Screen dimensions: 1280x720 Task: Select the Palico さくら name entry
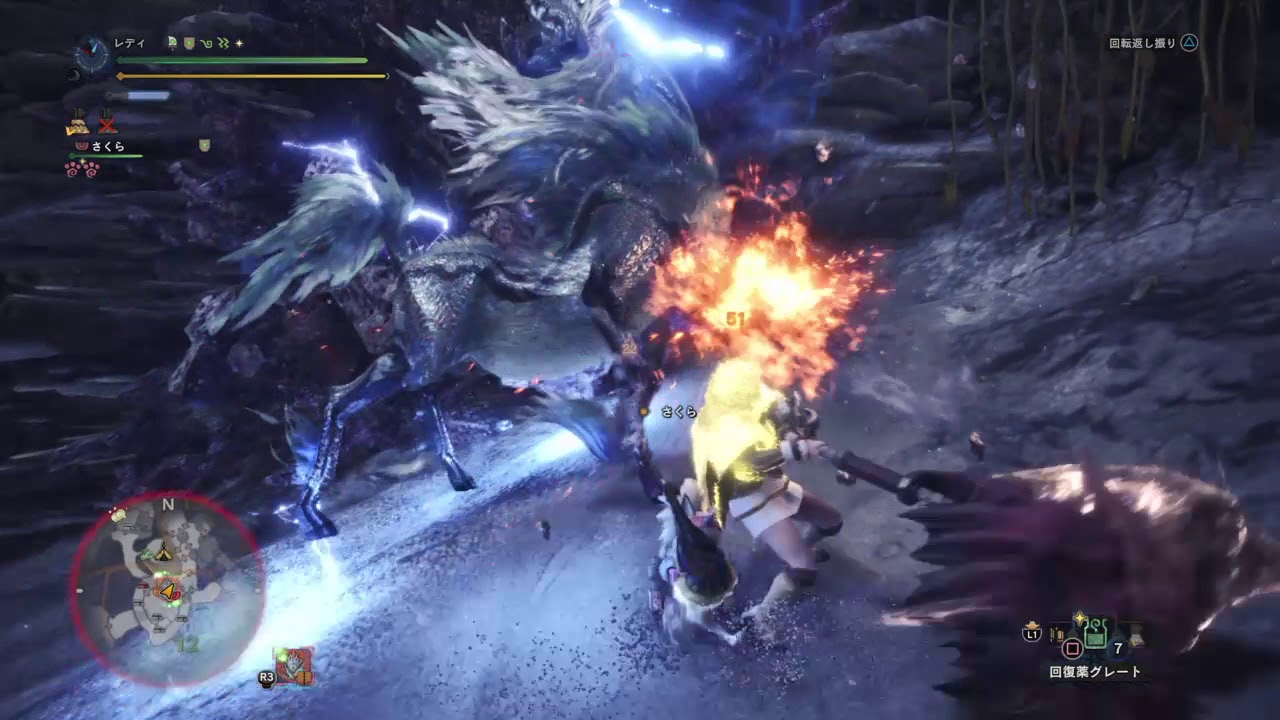click(x=107, y=146)
